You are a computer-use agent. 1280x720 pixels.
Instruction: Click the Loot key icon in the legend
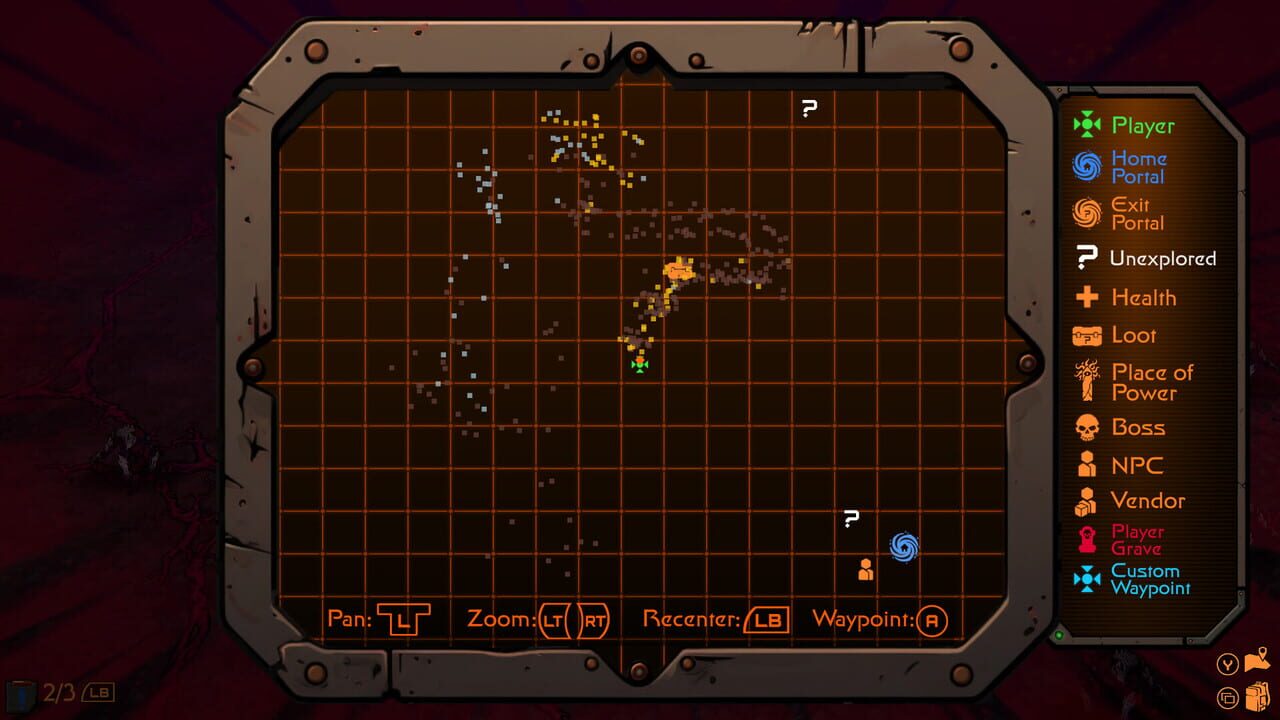[x=1087, y=335]
